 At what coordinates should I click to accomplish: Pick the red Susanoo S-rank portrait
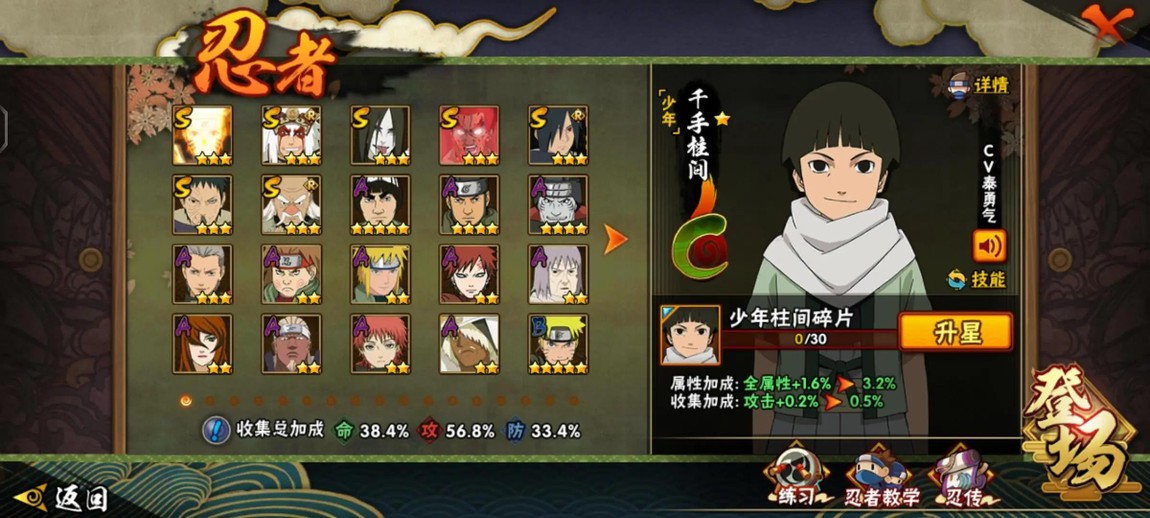469,135
